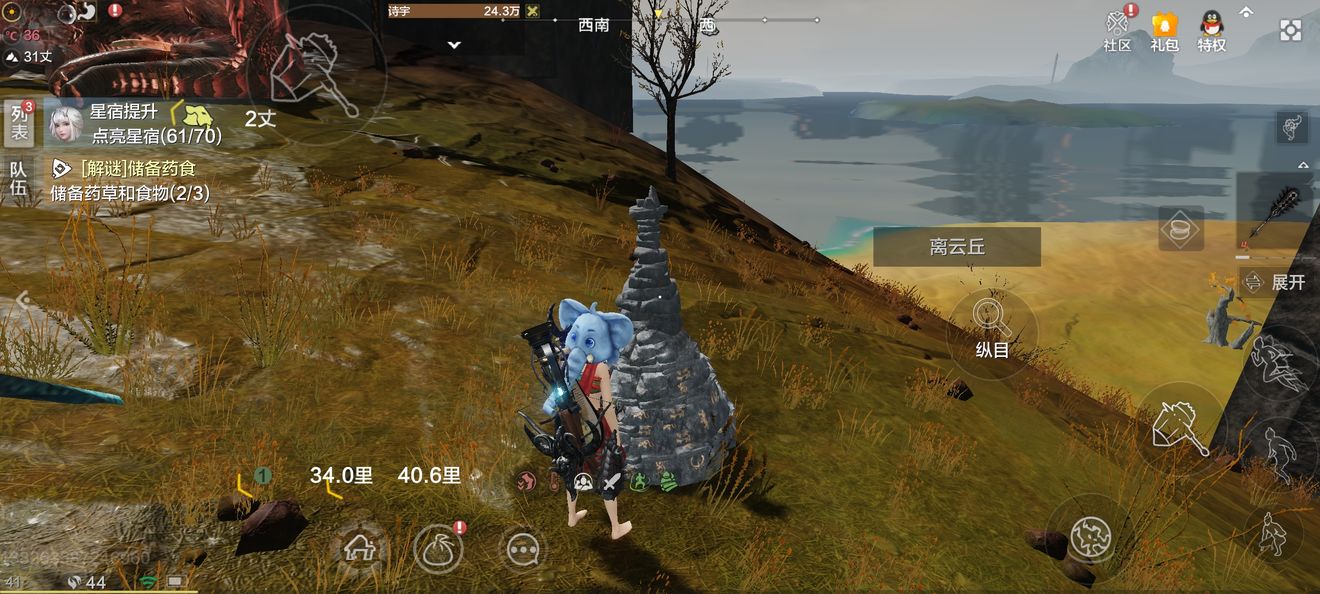Select the spiked mace weapon slot

click(1279, 212)
